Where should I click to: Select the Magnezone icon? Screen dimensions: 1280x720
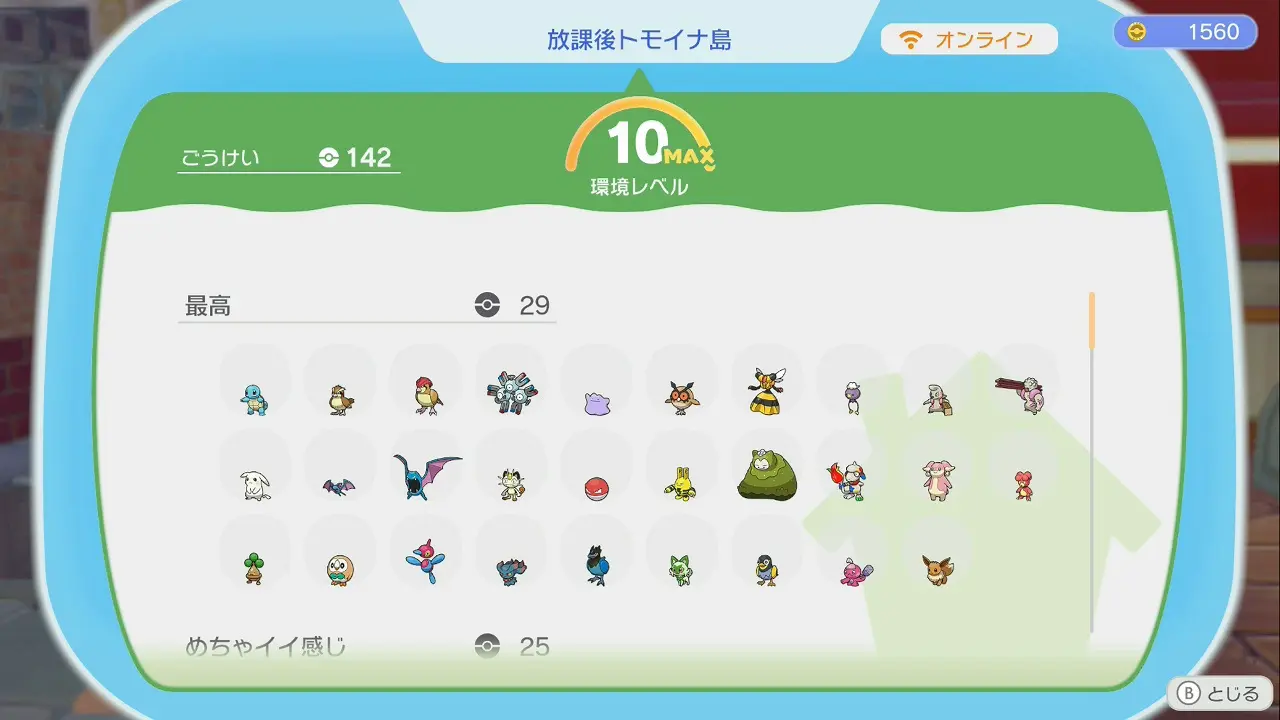coord(511,393)
